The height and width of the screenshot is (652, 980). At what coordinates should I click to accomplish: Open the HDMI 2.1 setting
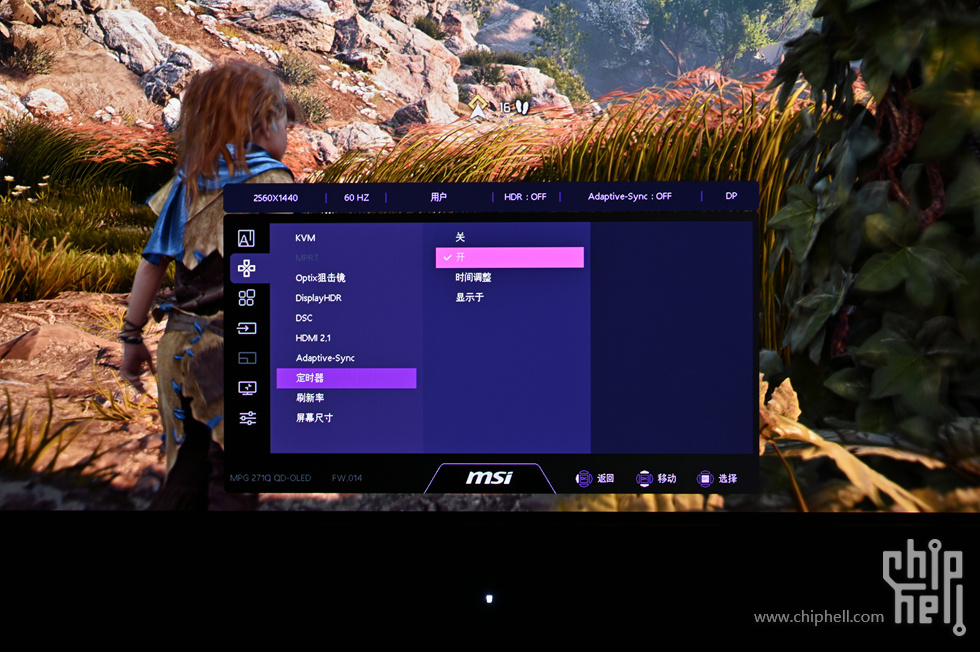point(314,338)
